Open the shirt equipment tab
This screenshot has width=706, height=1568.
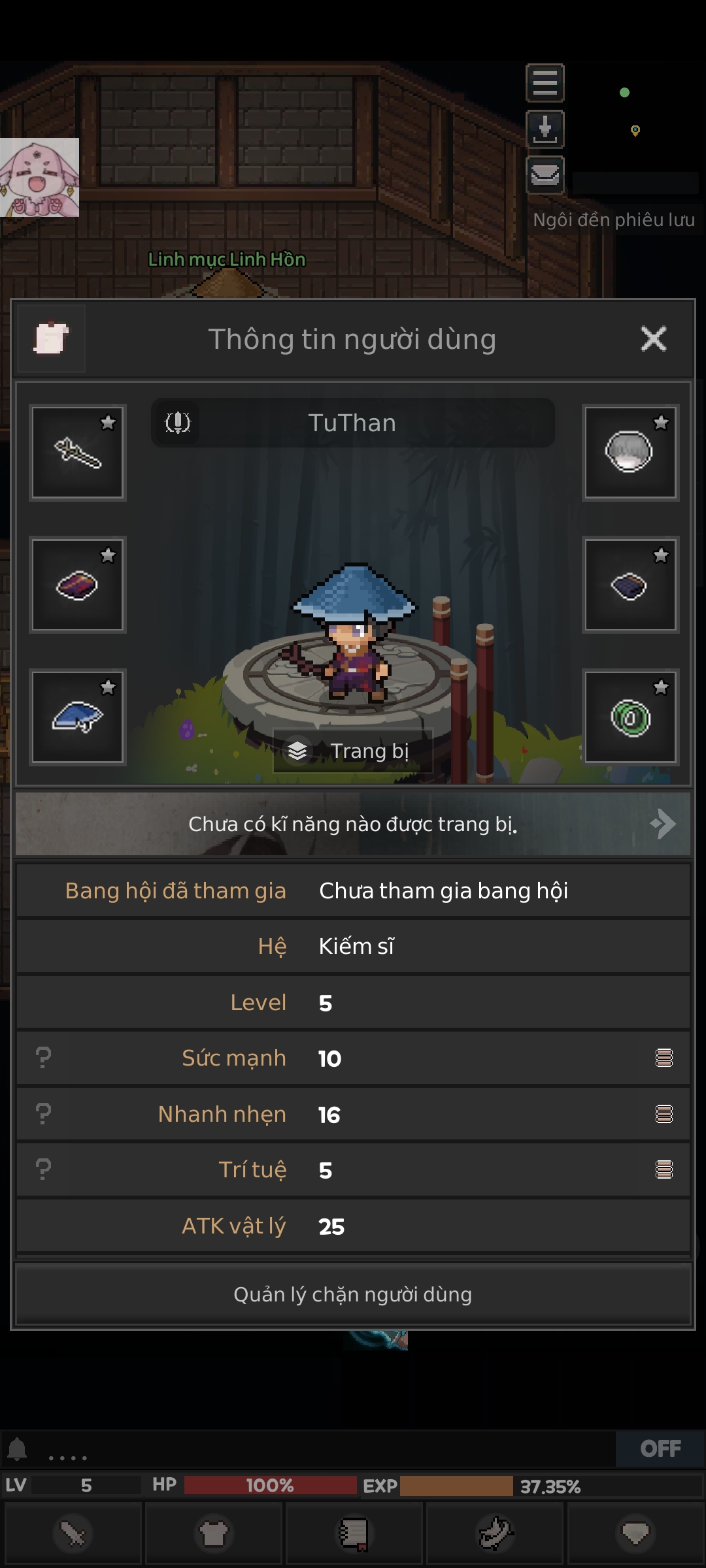(214, 1533)
